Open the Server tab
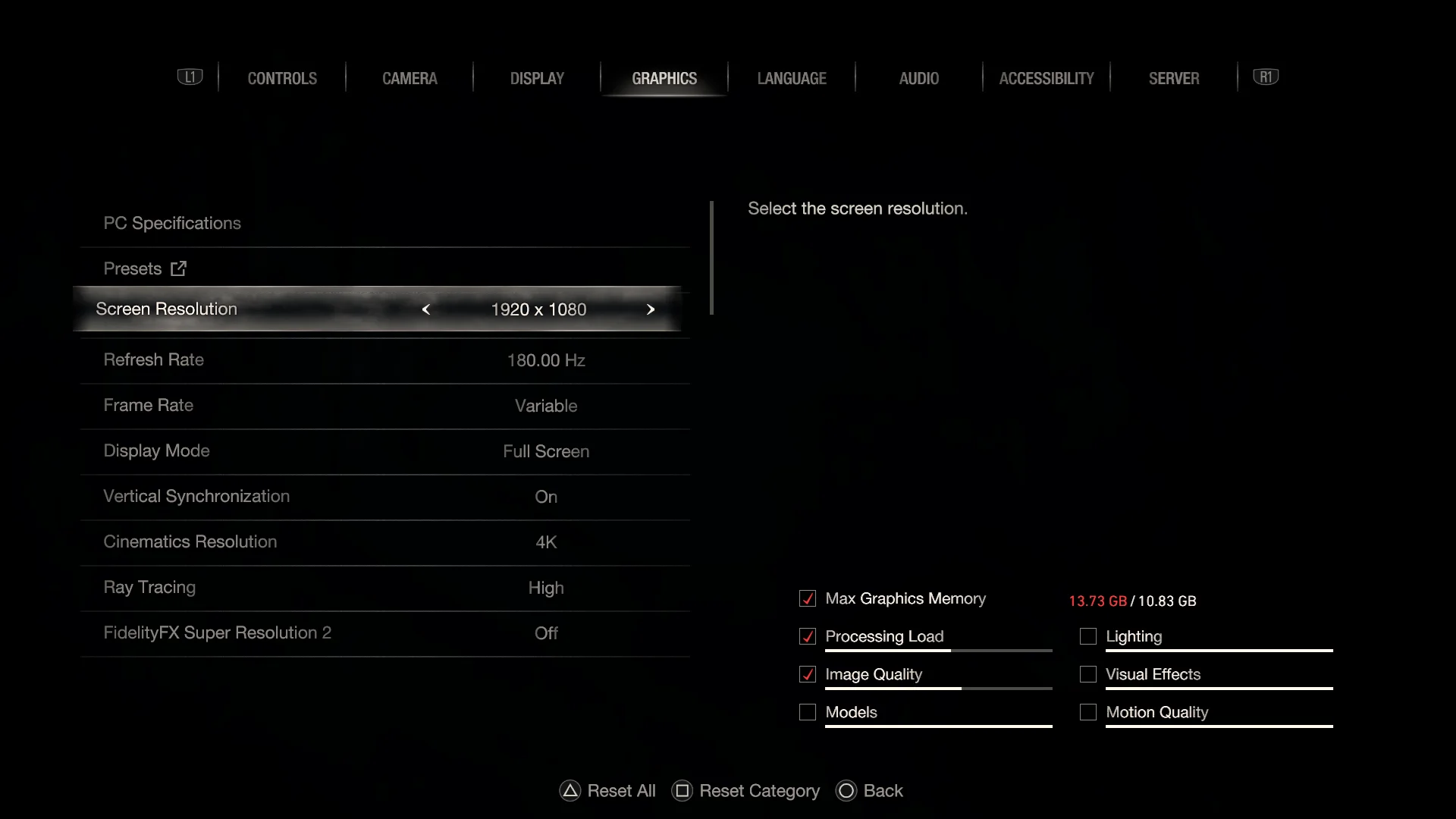The image size is (1456, 819). coord(1173,78)
